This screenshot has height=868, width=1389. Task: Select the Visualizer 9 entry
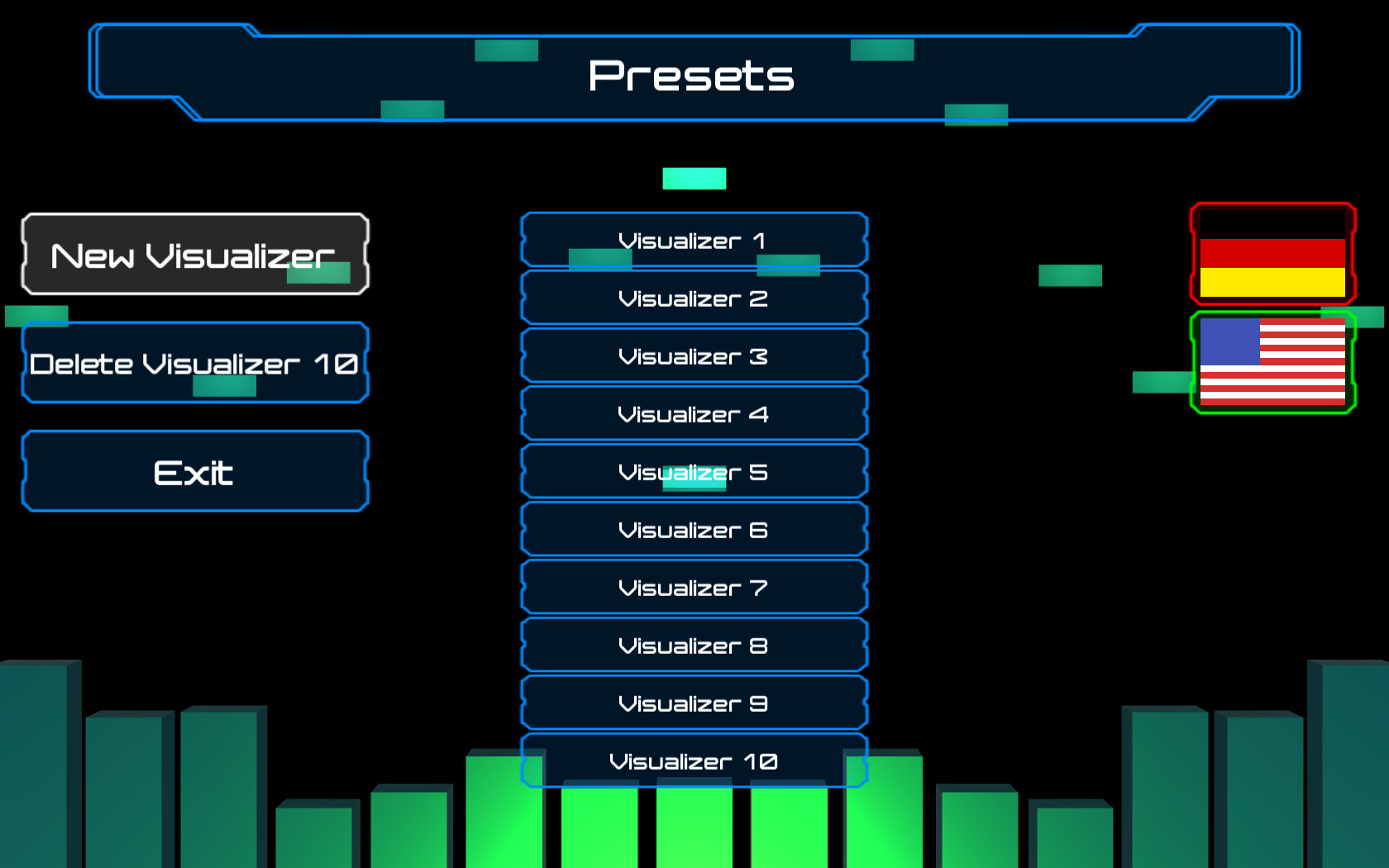pyautogui.click(x=694, y=703)
